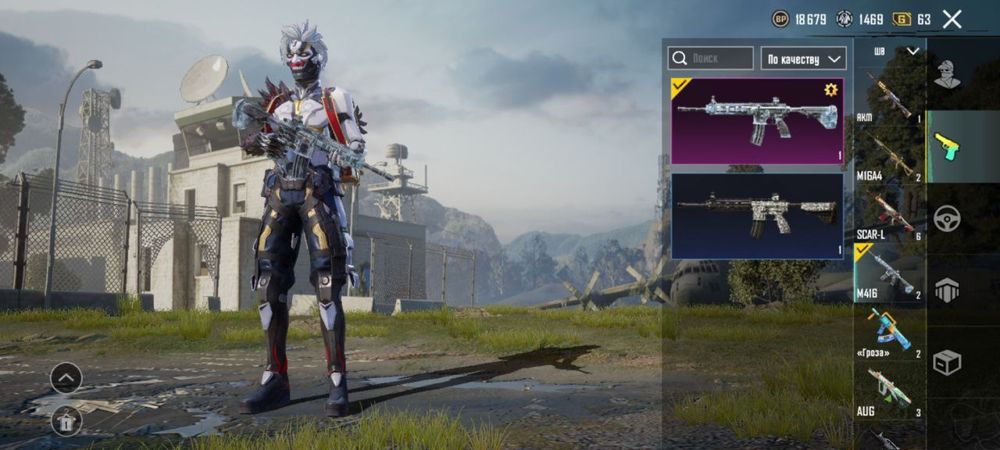Open the AUG weapon entry
The height and width of the screenshot is (450, 1000).
click(889, 391)
